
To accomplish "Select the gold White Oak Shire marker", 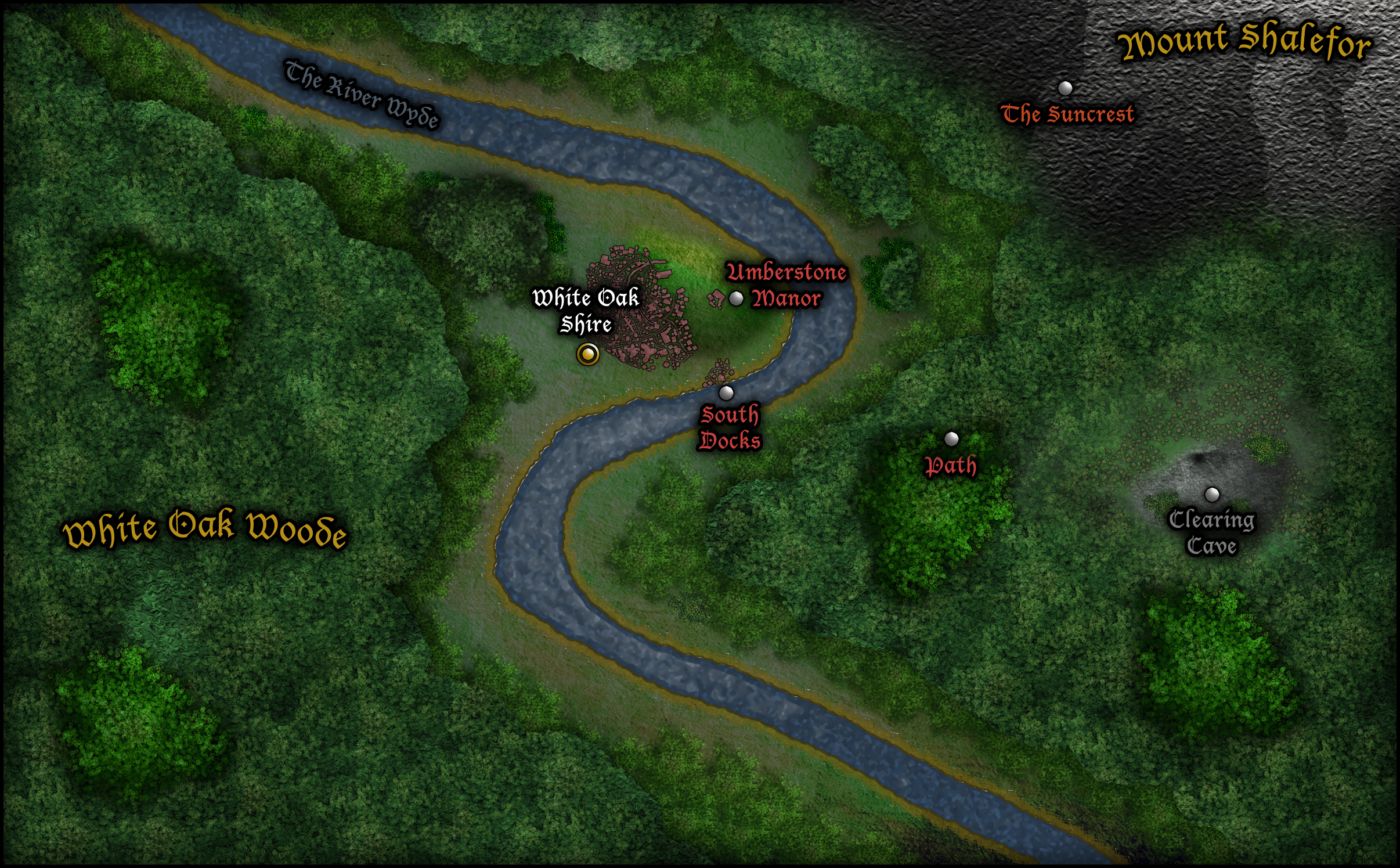I will 587,354.
